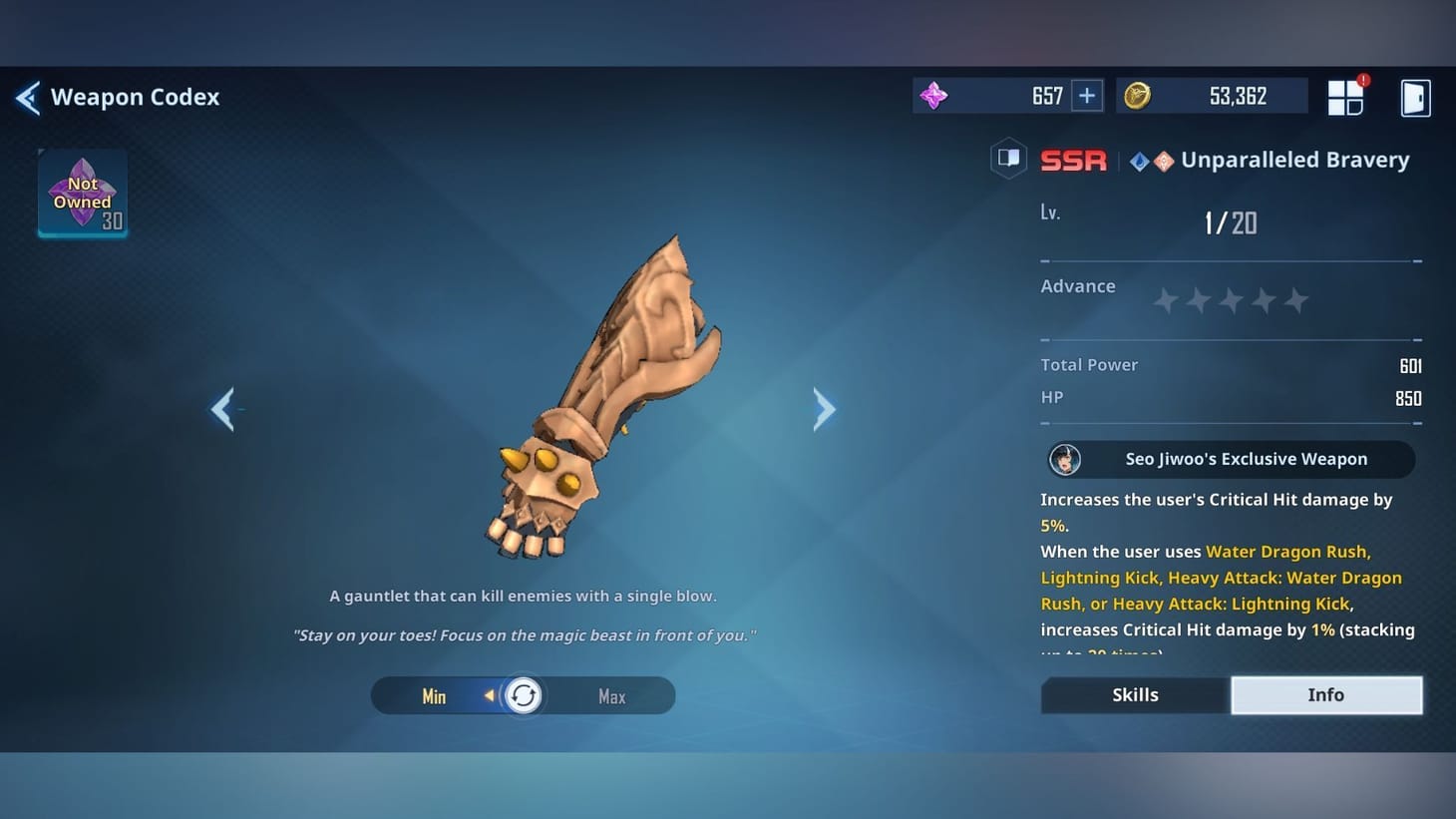Open the Info tab
The height and width of the screenshot is (819, 1456).
(x=1326, y=695)
